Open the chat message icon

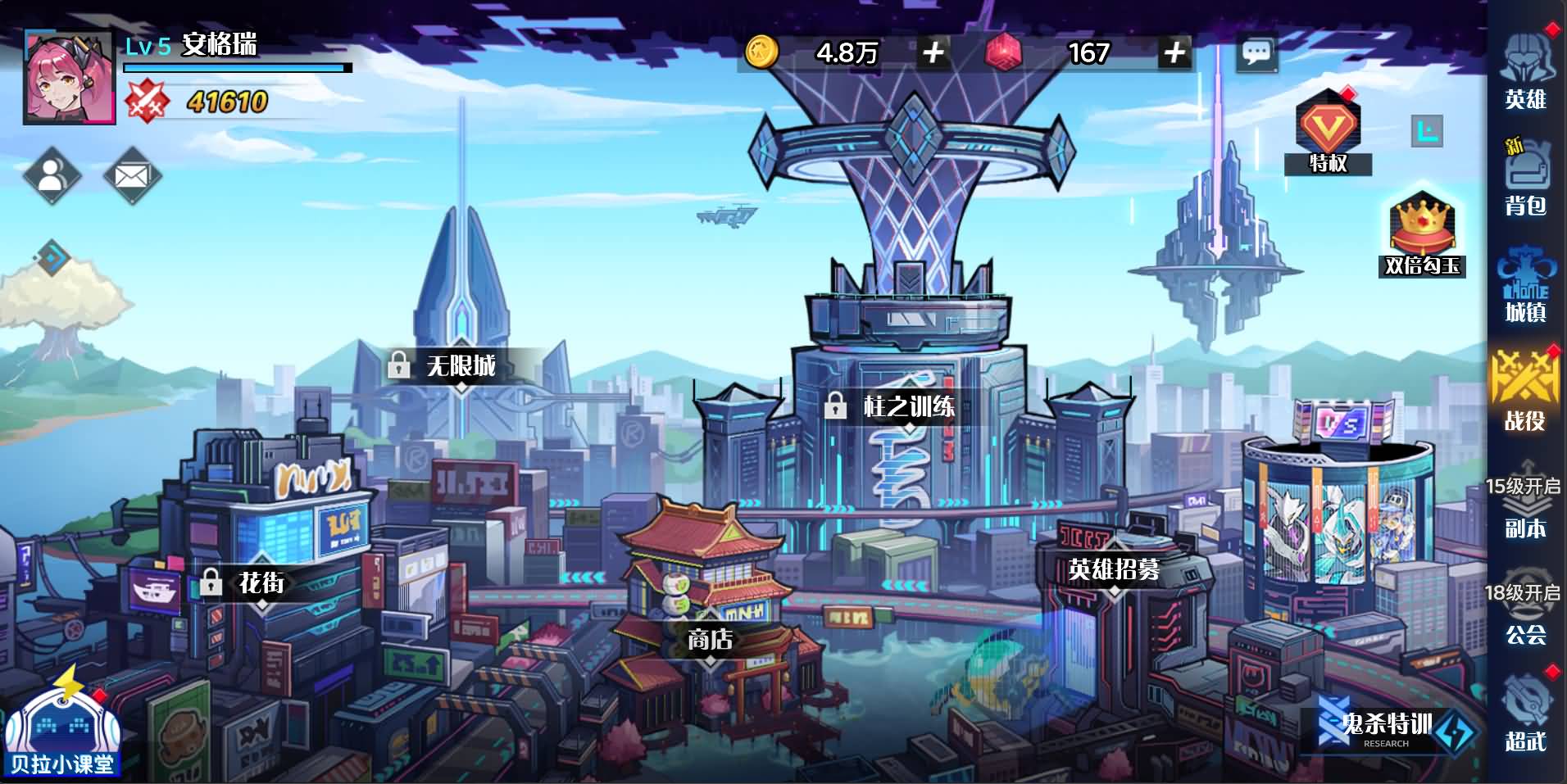click(1256, 52)
